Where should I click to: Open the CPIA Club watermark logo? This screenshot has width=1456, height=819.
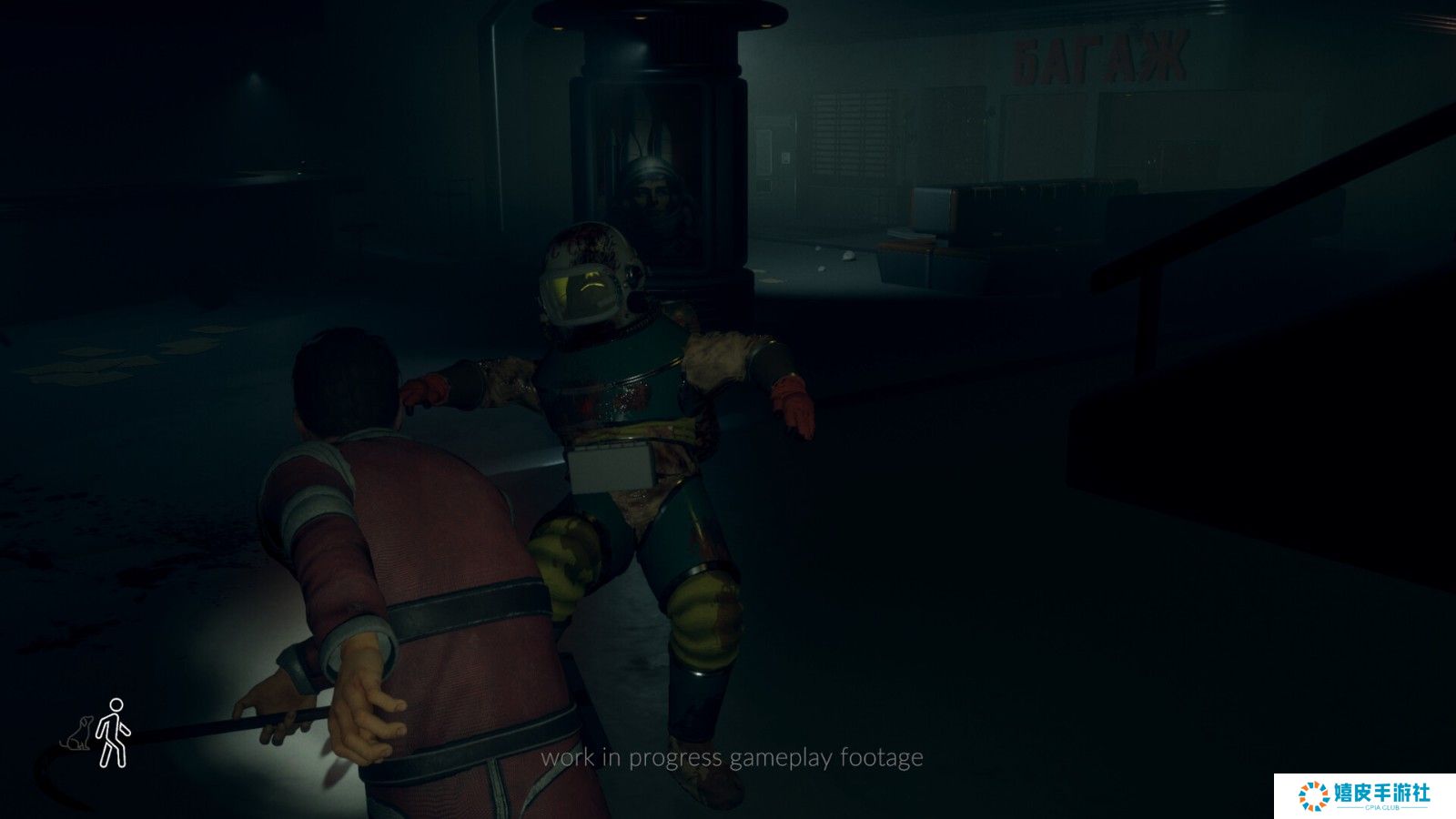(1364, 795)
